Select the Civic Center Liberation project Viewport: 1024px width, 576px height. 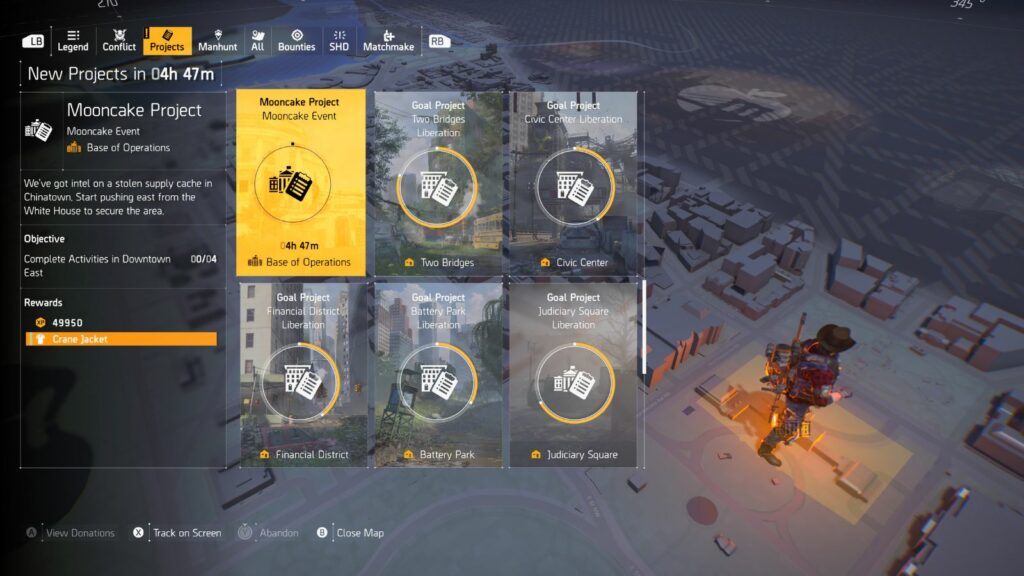(573, 183)
